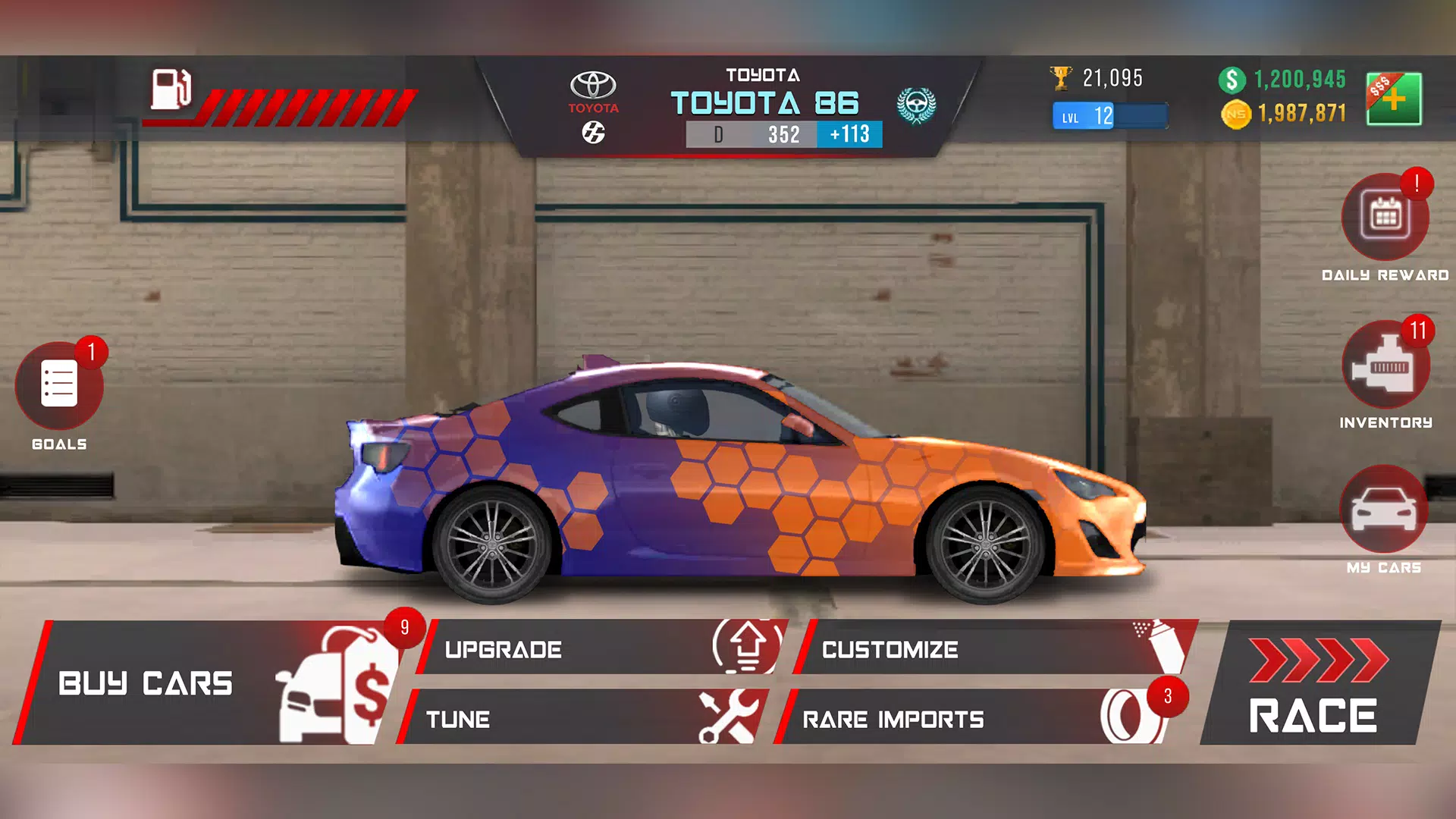Click the level 12 progress bar
Screen dimensions: 1456x819
[1109, 115]
